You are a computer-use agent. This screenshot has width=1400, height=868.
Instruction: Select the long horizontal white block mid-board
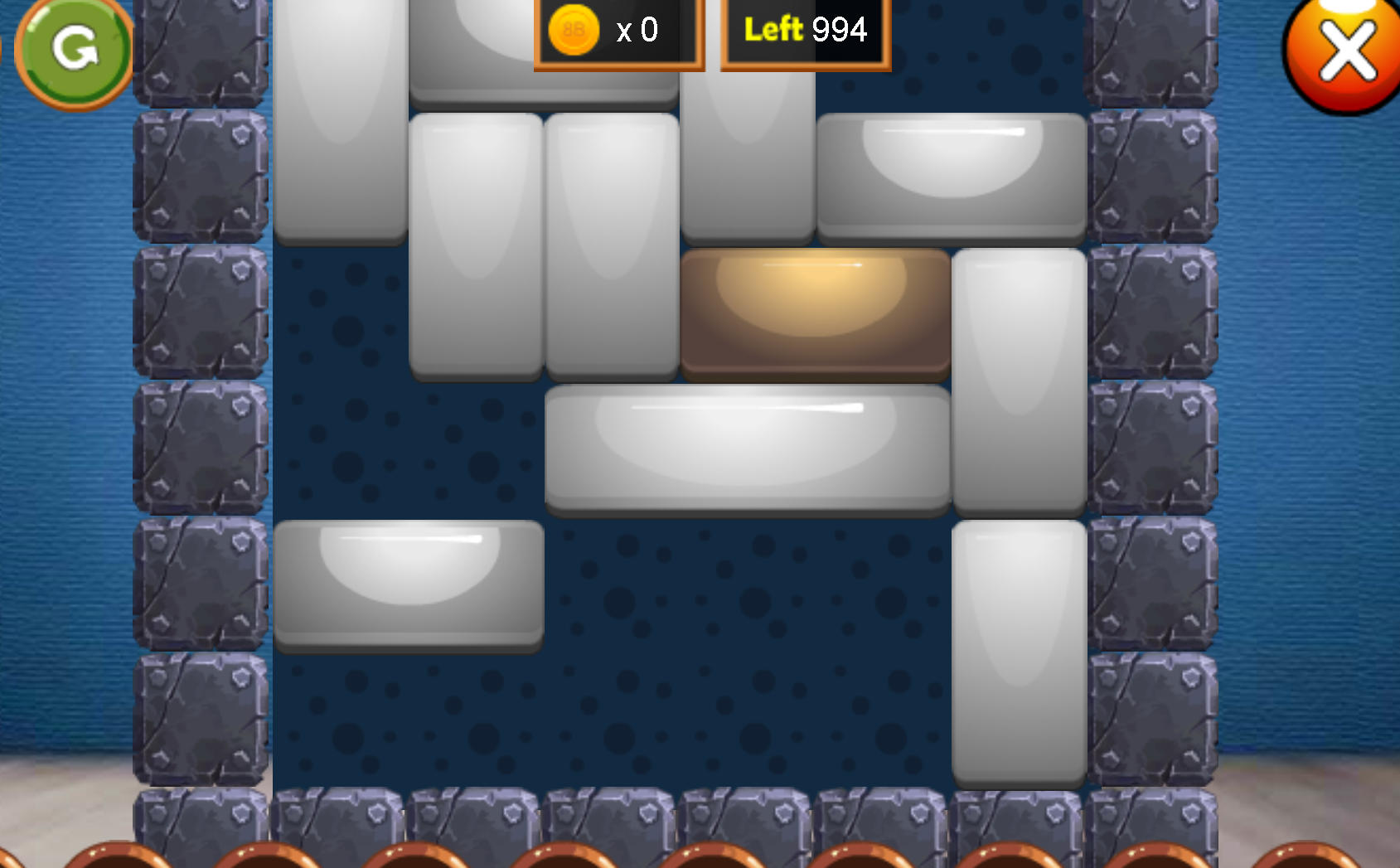746,452
